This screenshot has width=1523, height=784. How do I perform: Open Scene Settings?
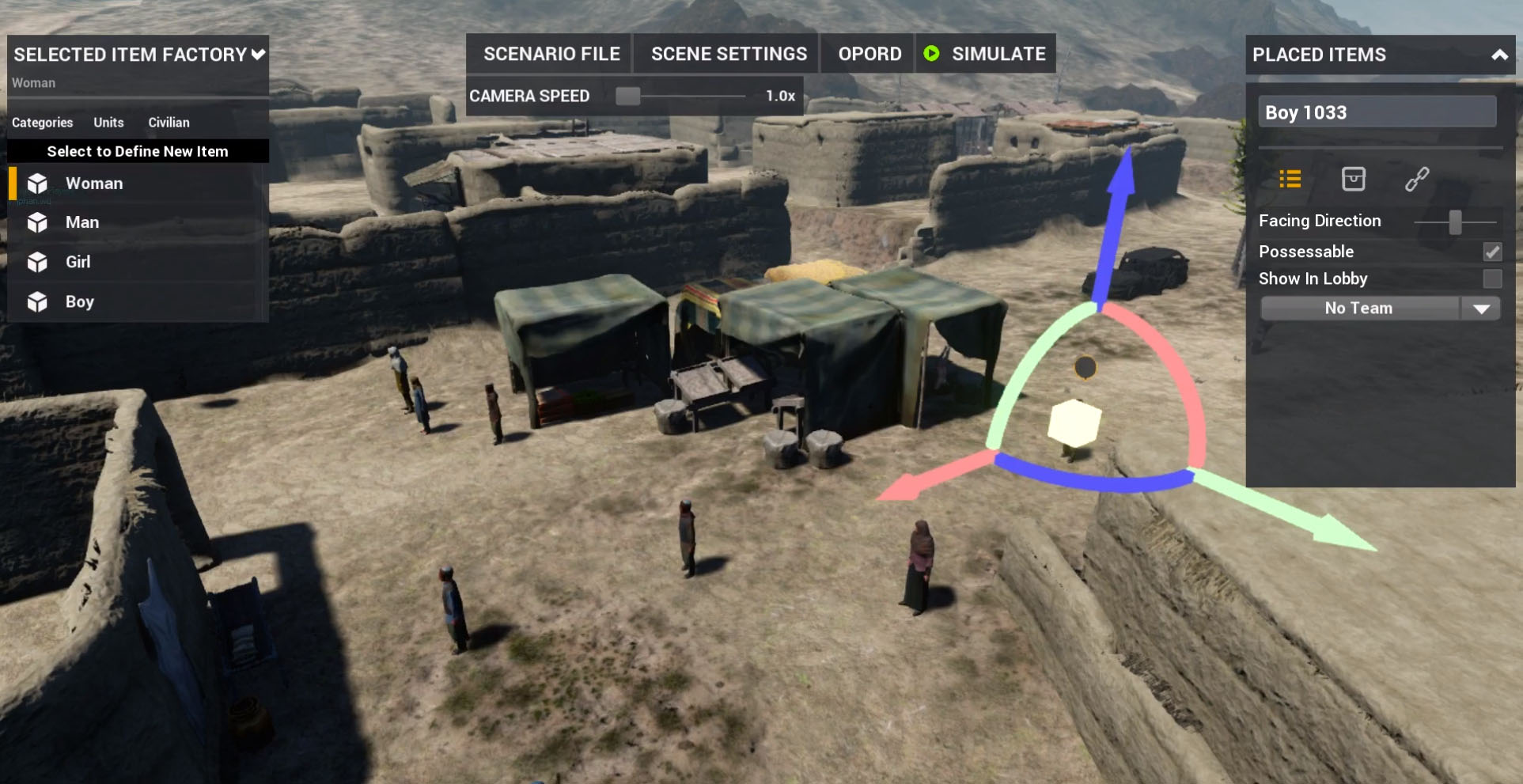coord(728,54)
